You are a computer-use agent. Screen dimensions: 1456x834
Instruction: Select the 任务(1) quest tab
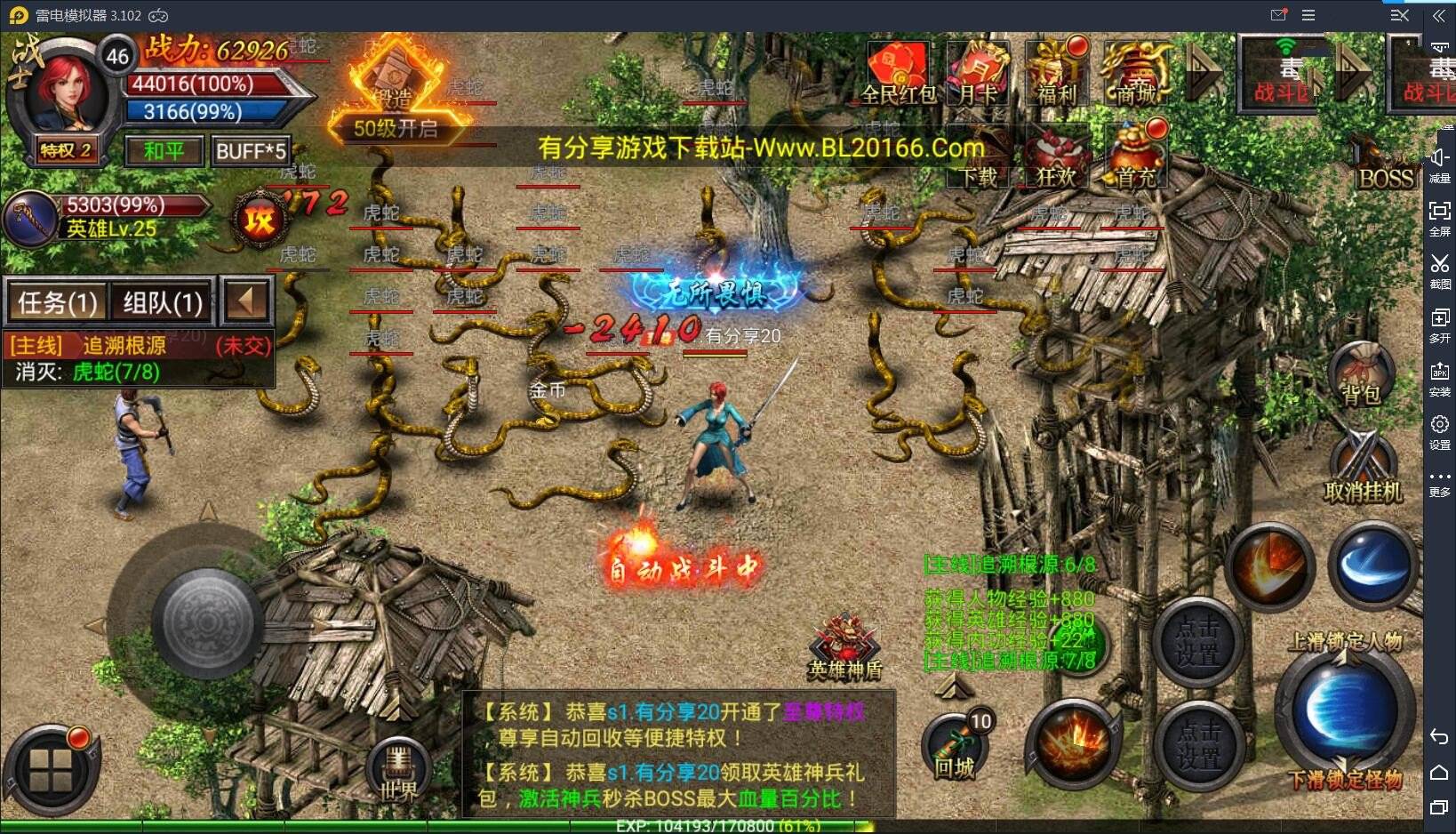pos(56,302)
